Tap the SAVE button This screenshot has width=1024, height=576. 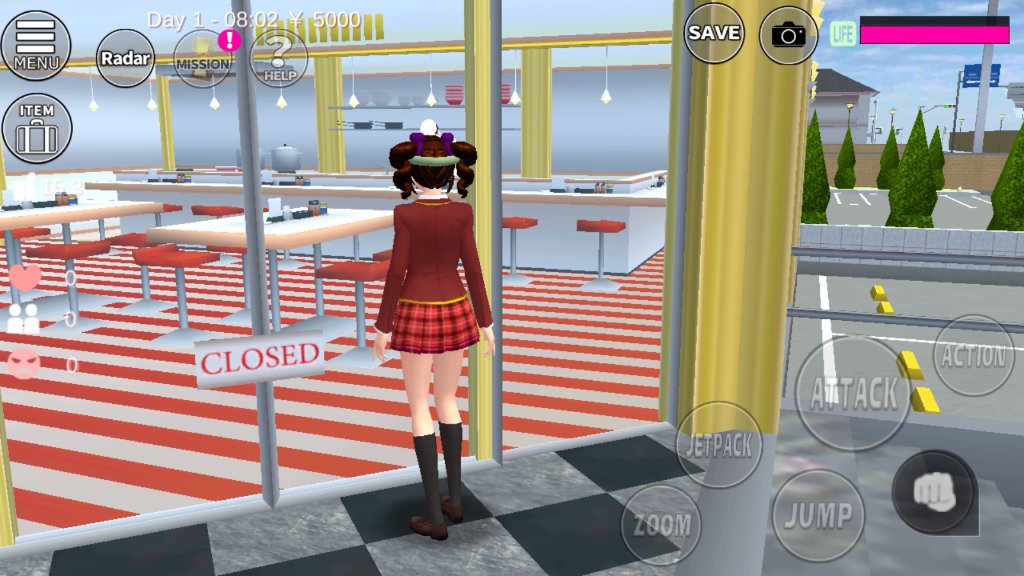click(714, 33)
